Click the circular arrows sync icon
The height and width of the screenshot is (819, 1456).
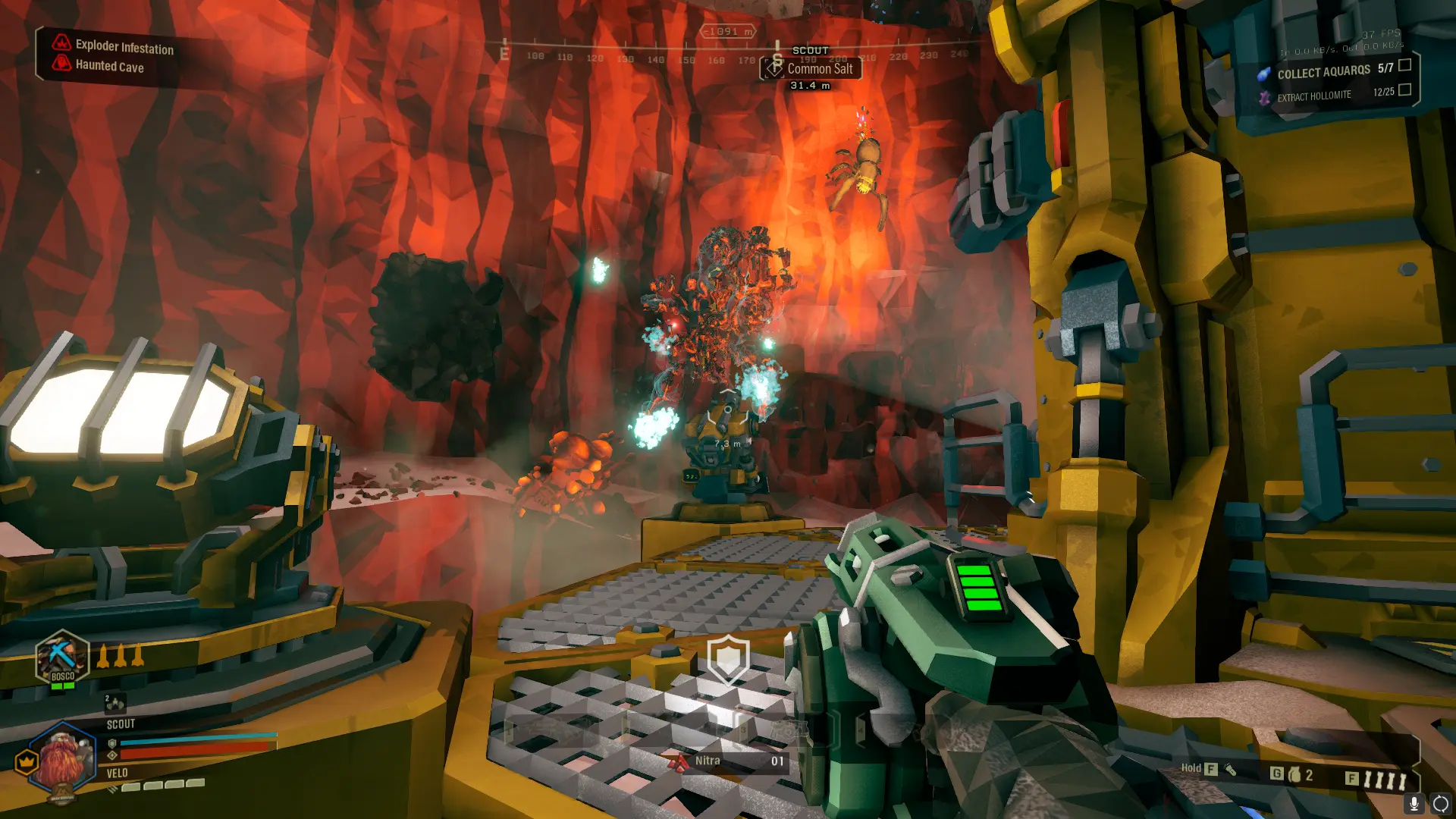[1440, 804]
